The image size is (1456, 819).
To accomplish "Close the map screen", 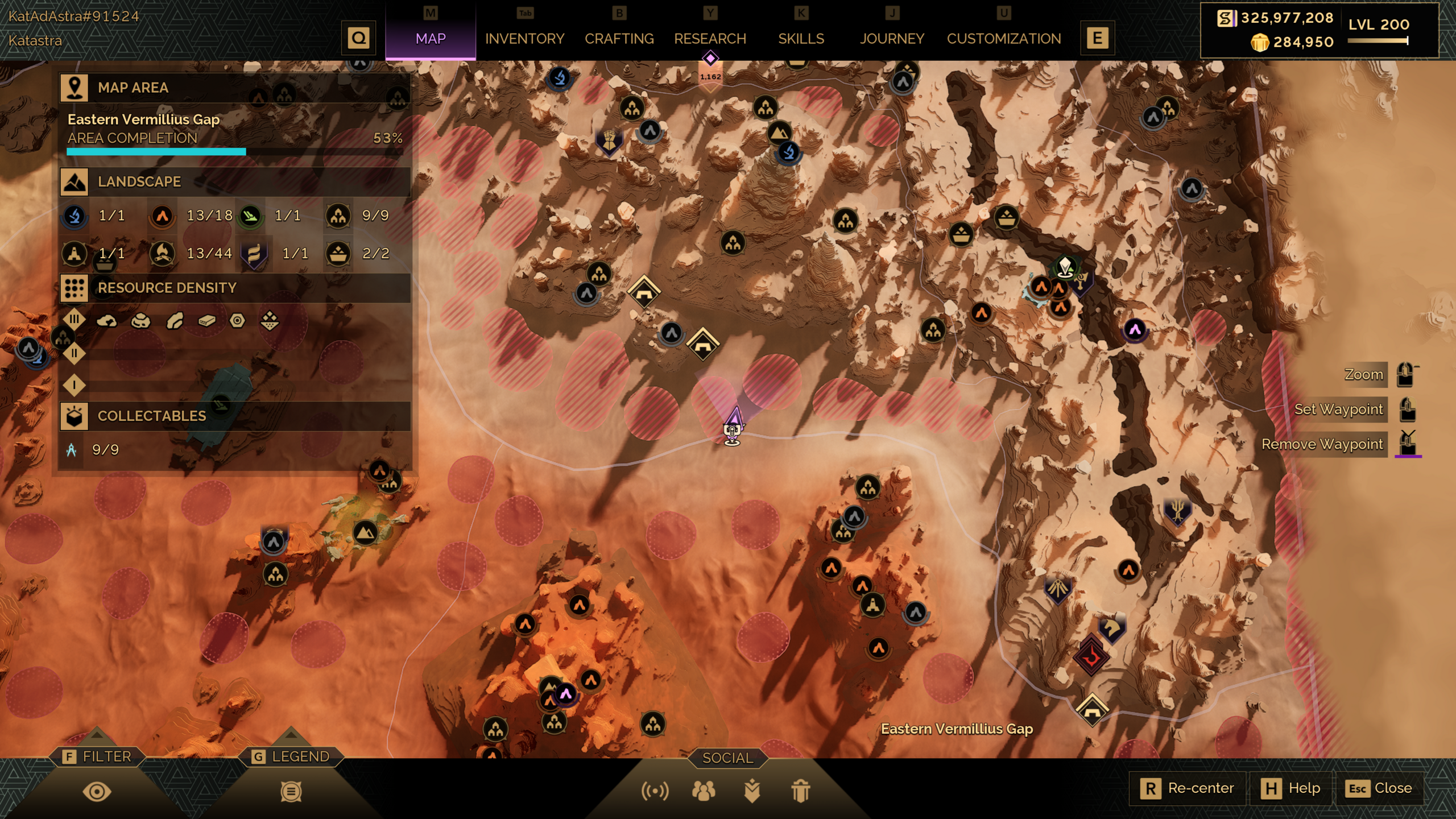I will [x=1380, y=788].
